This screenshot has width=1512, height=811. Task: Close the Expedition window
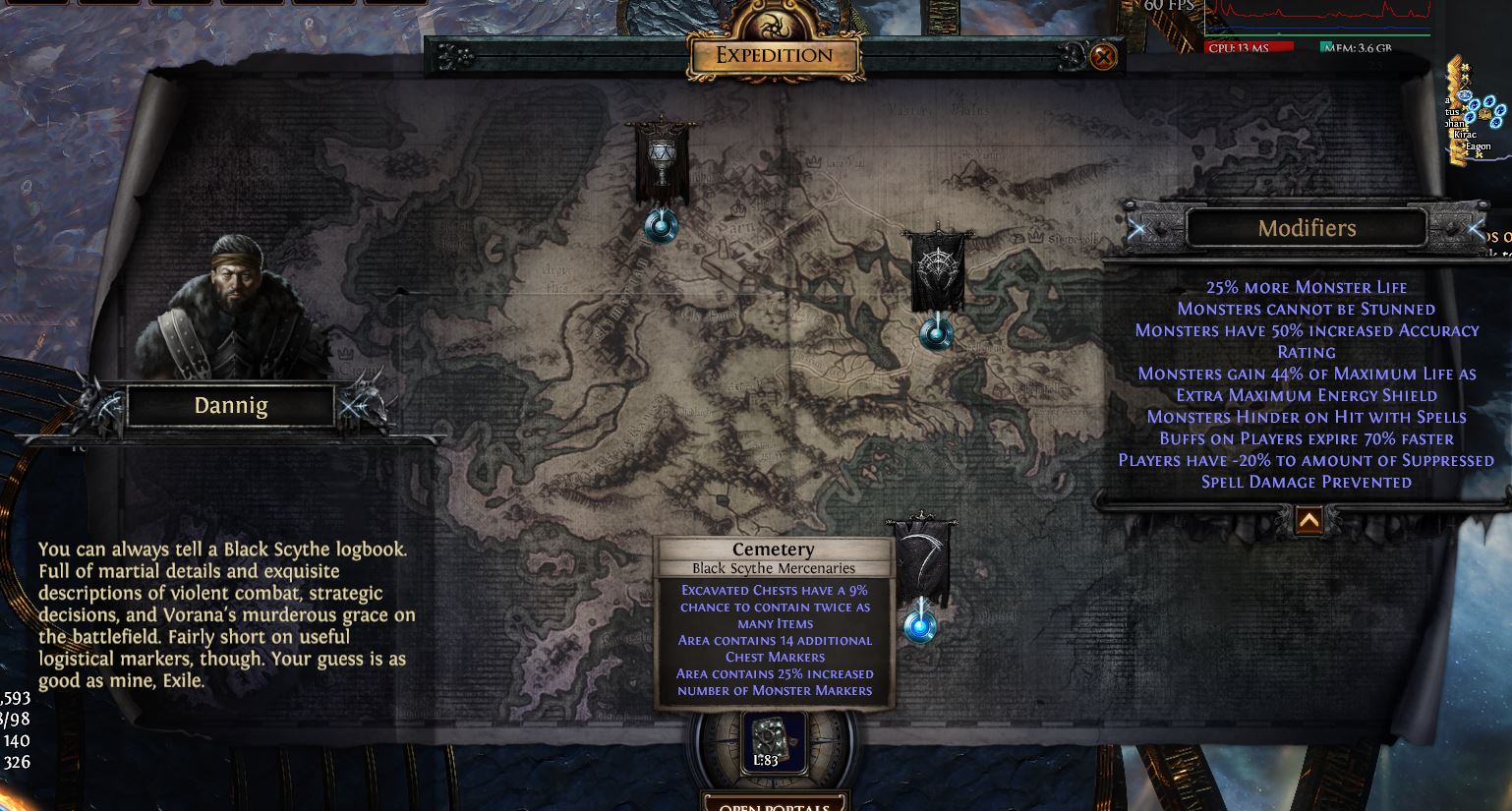pos(1103,57)
